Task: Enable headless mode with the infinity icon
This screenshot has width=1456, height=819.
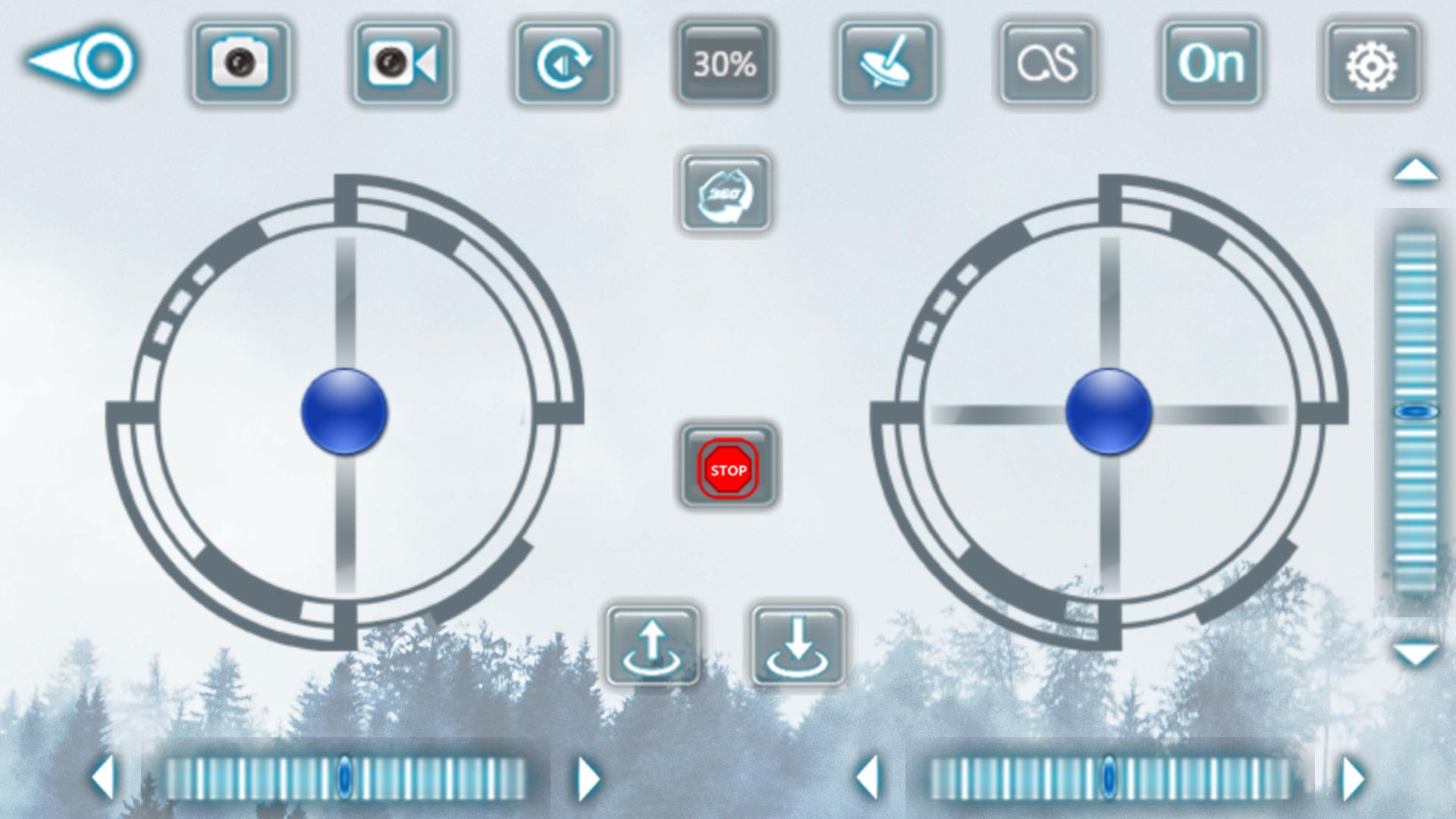Action: [1049, 64]
